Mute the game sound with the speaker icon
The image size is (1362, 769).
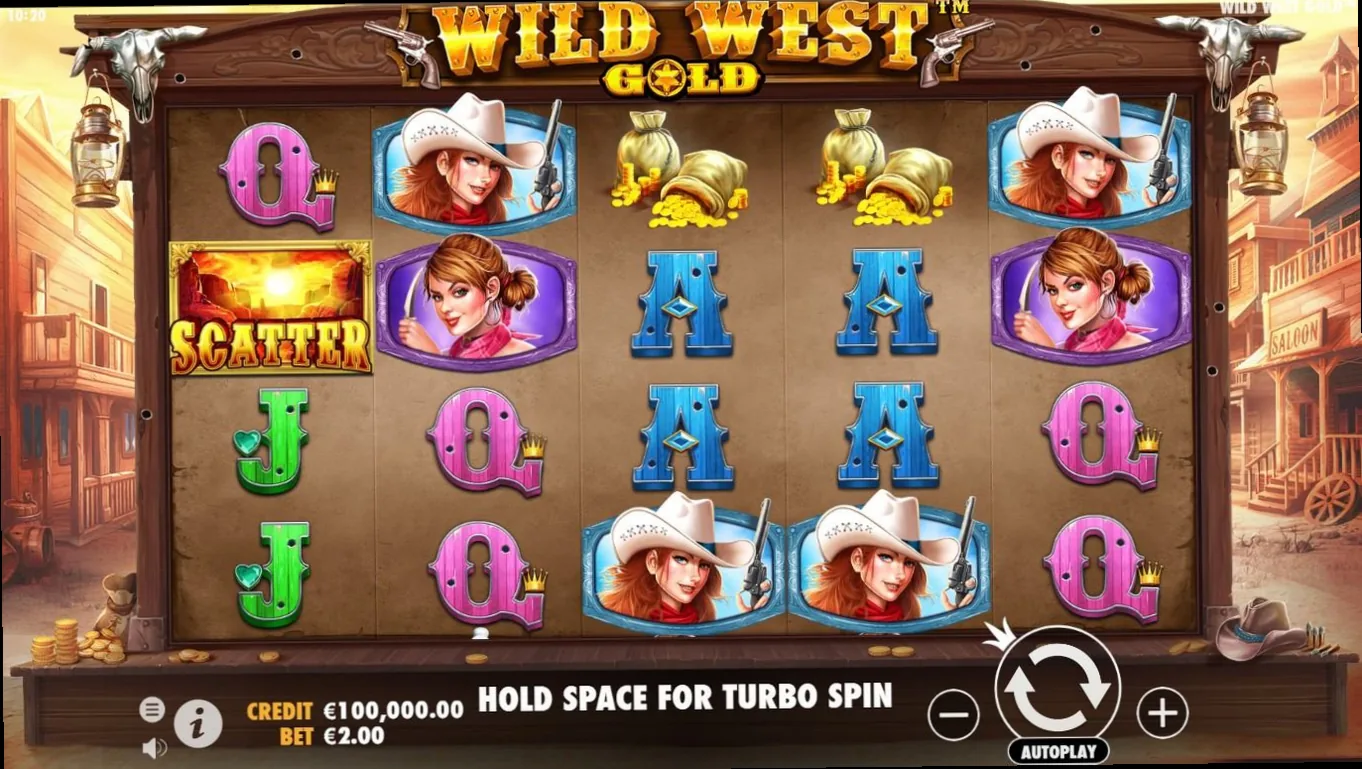(153, 745)
